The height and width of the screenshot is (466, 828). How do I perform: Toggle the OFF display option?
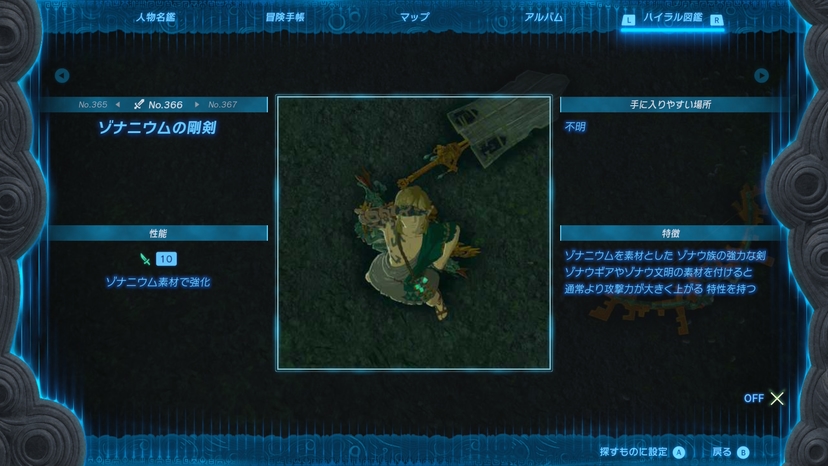coord(765,398)
